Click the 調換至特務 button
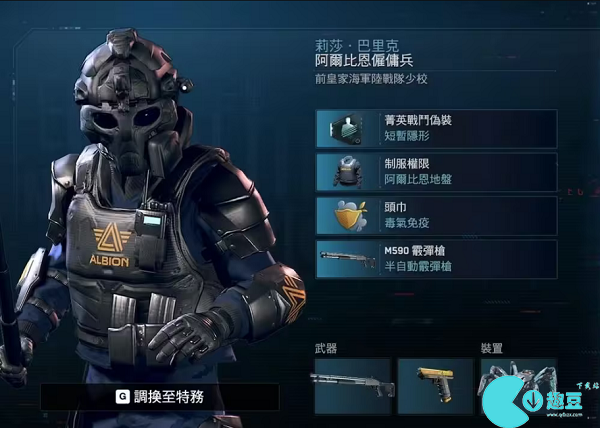 (160, 397)
